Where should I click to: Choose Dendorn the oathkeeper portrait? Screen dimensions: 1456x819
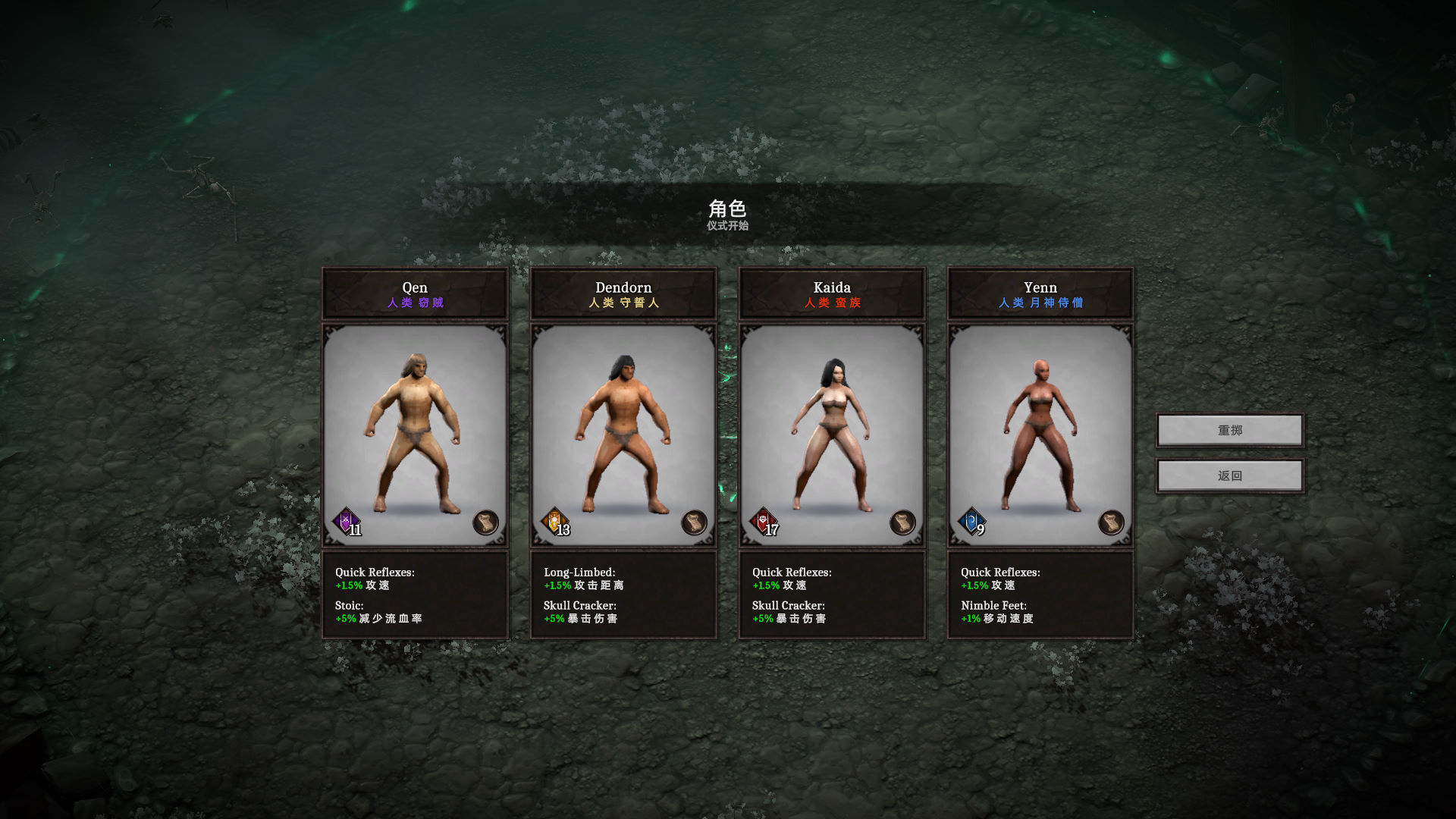(623, 432)
